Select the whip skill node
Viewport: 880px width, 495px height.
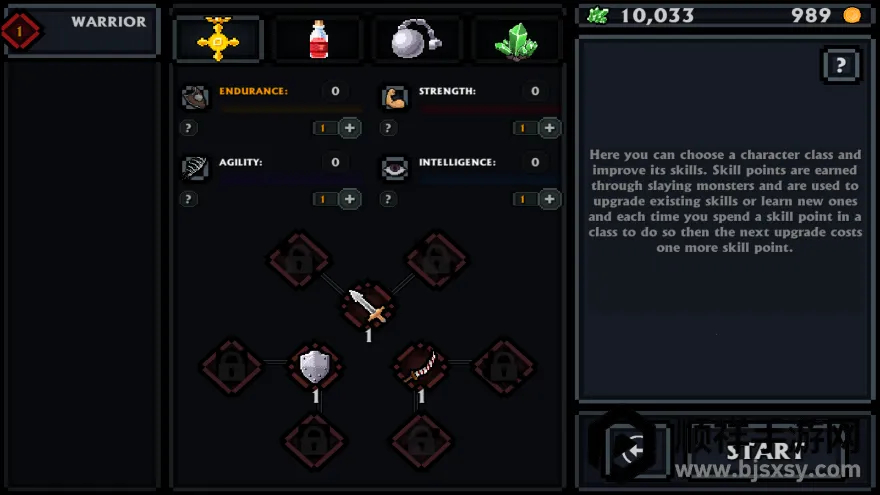(x=420, y=366)
